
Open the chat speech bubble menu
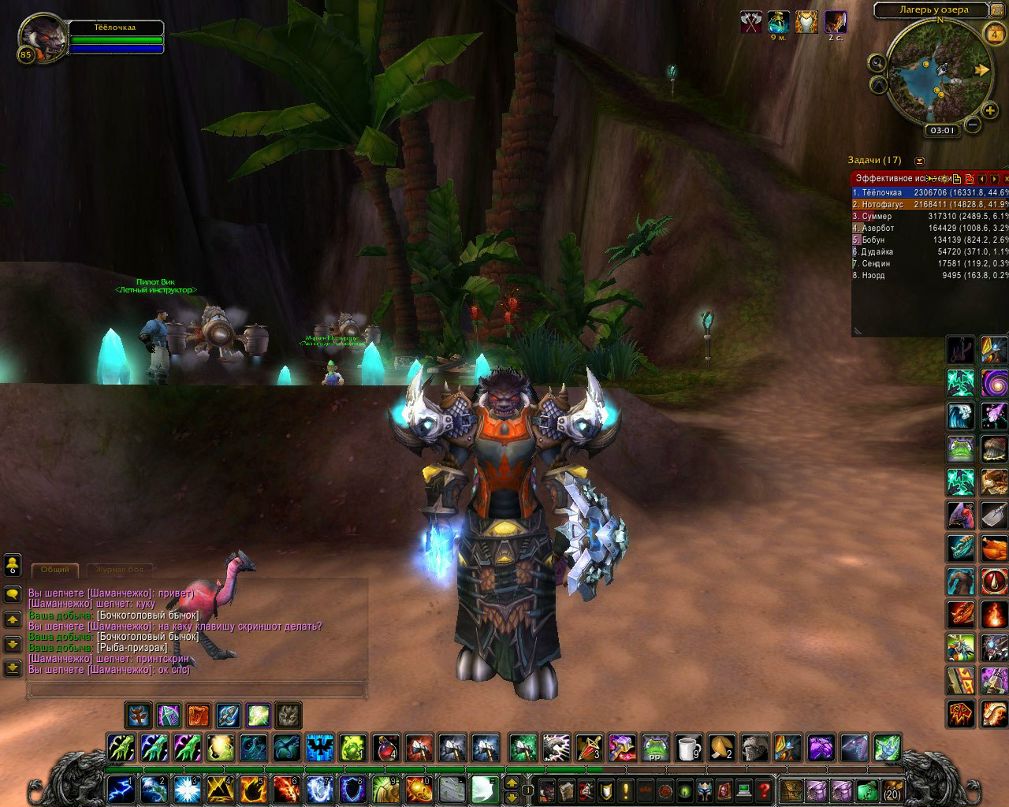pos(13,593)
